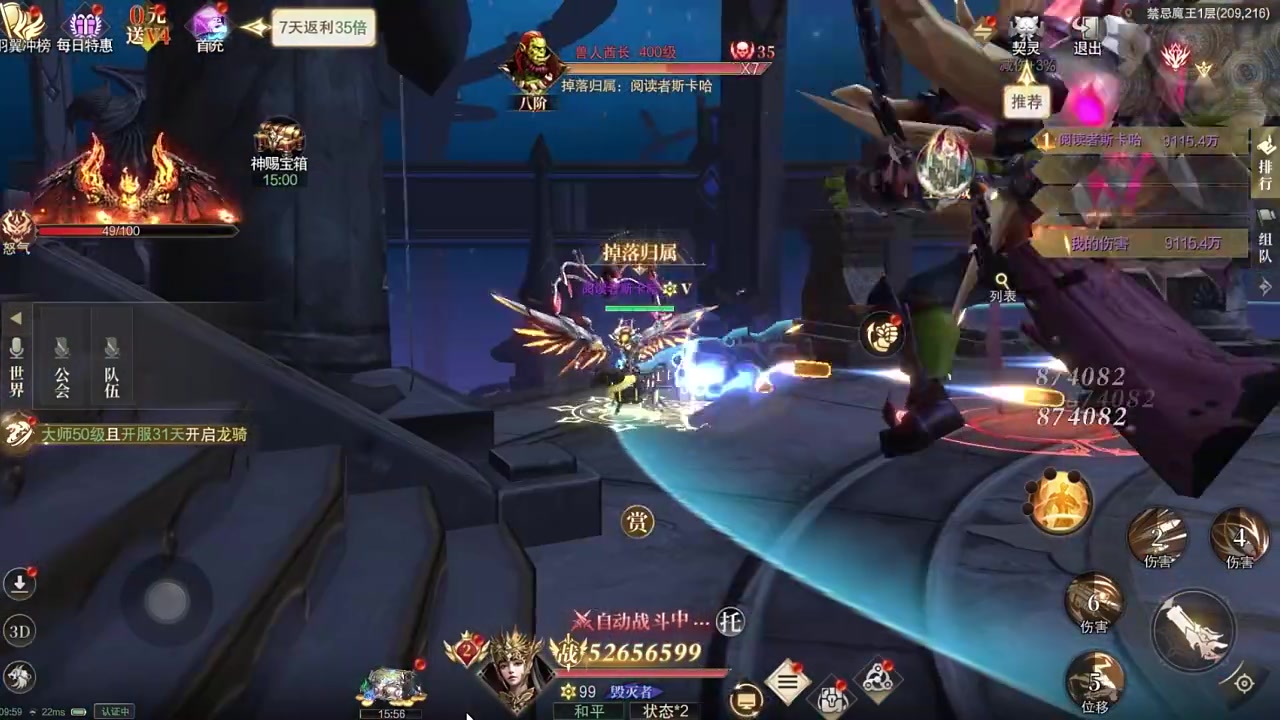Image resolution: width=1280 pixels, height=720 pixels.
Task: Toggle the 3D camera view button
Action: tap(19, 631)
